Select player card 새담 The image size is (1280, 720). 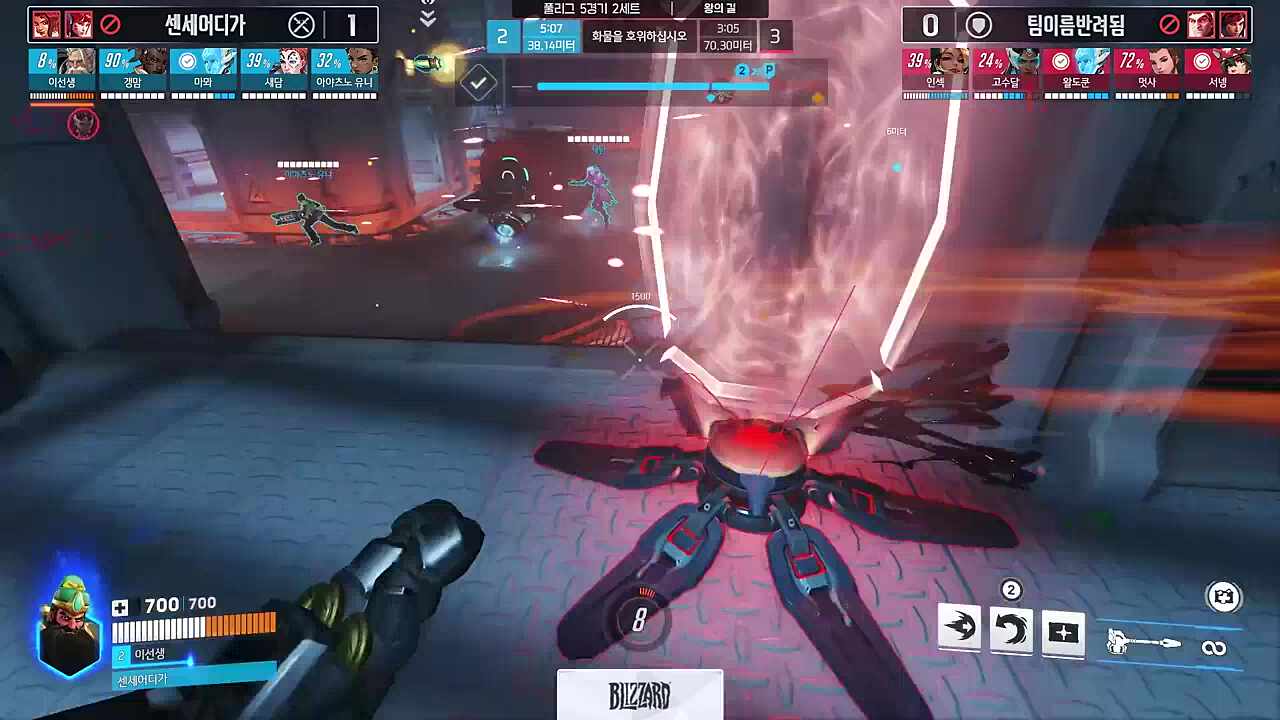(x=274, y=70)
